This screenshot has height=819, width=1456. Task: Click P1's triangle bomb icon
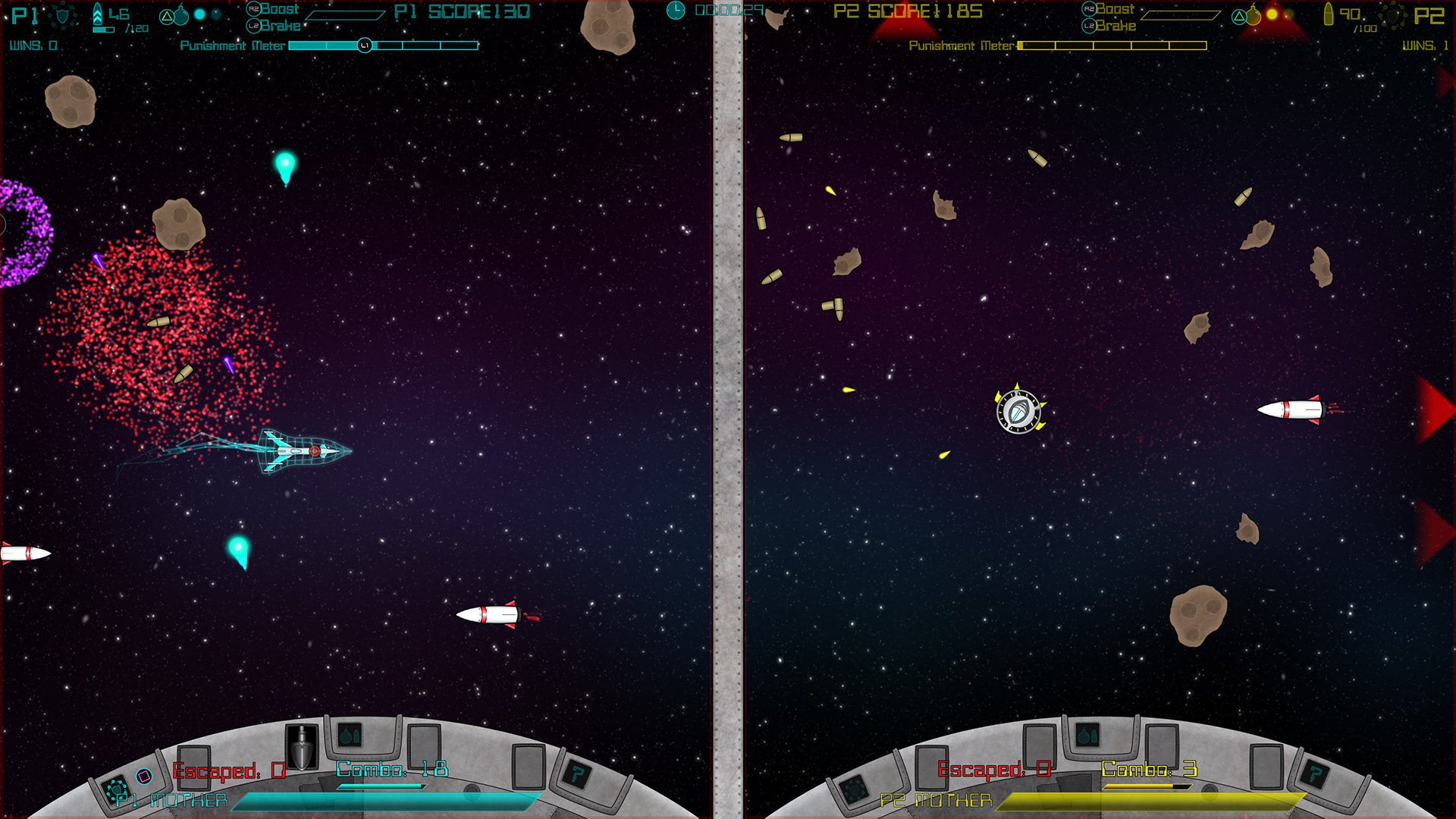pyautogui.click(x=167, y=17)
